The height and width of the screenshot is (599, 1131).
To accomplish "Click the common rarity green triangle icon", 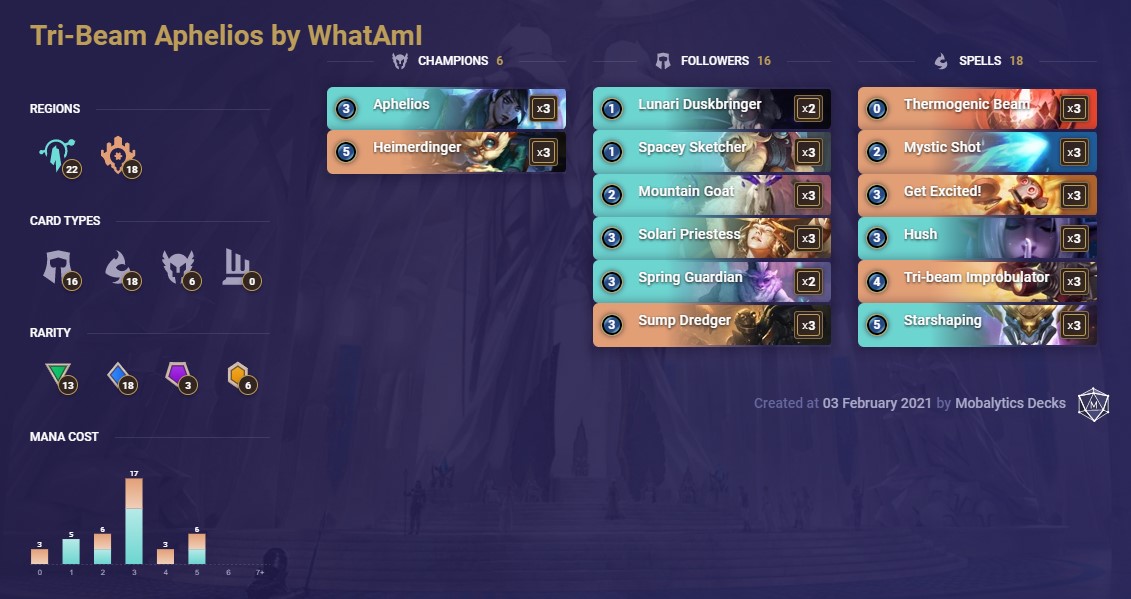I will tap(57, 376).
